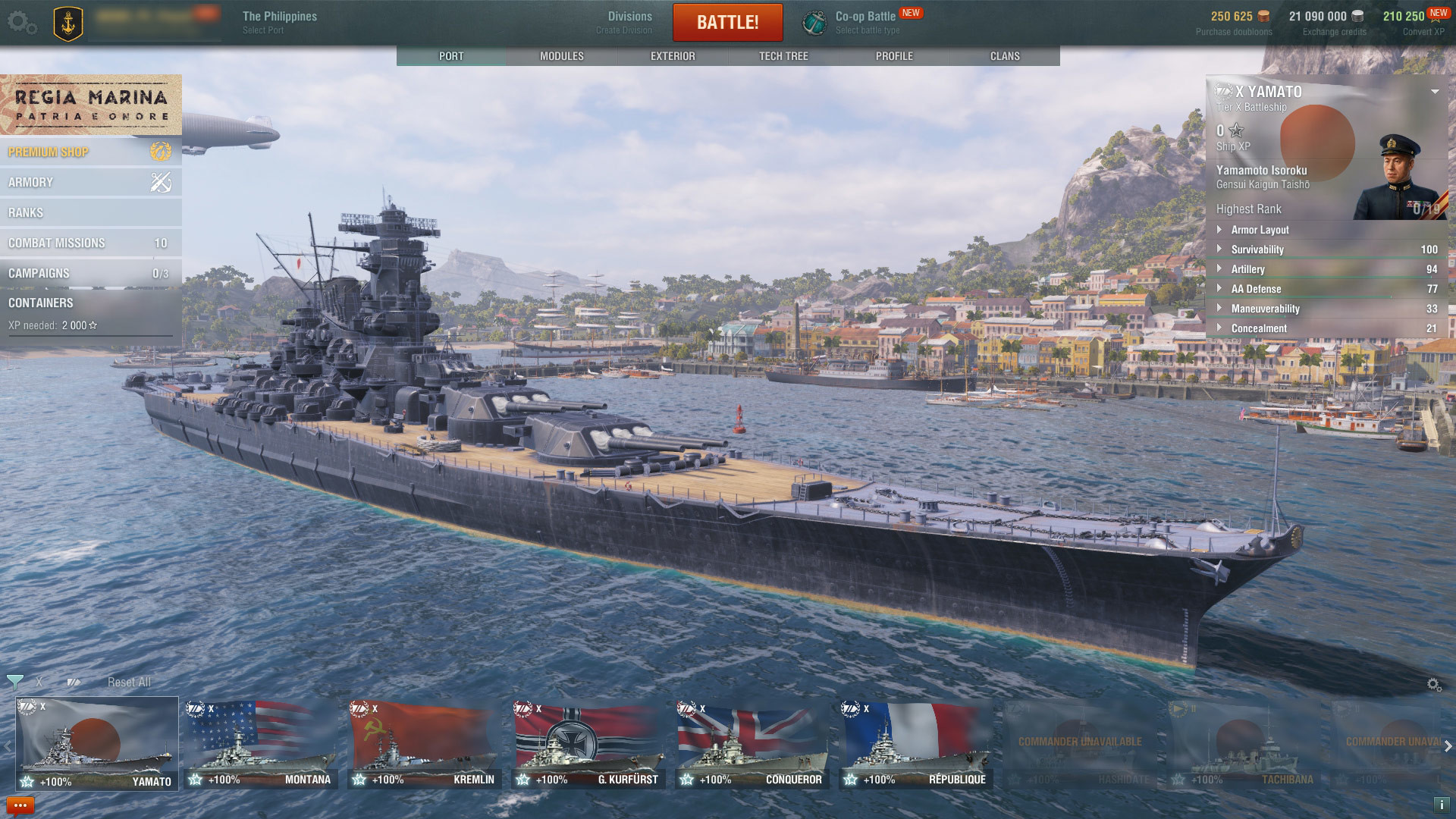Open the carousel filter funnel icon
The height and width of the screenshot is (819, 1456).
tap(14, 682)
